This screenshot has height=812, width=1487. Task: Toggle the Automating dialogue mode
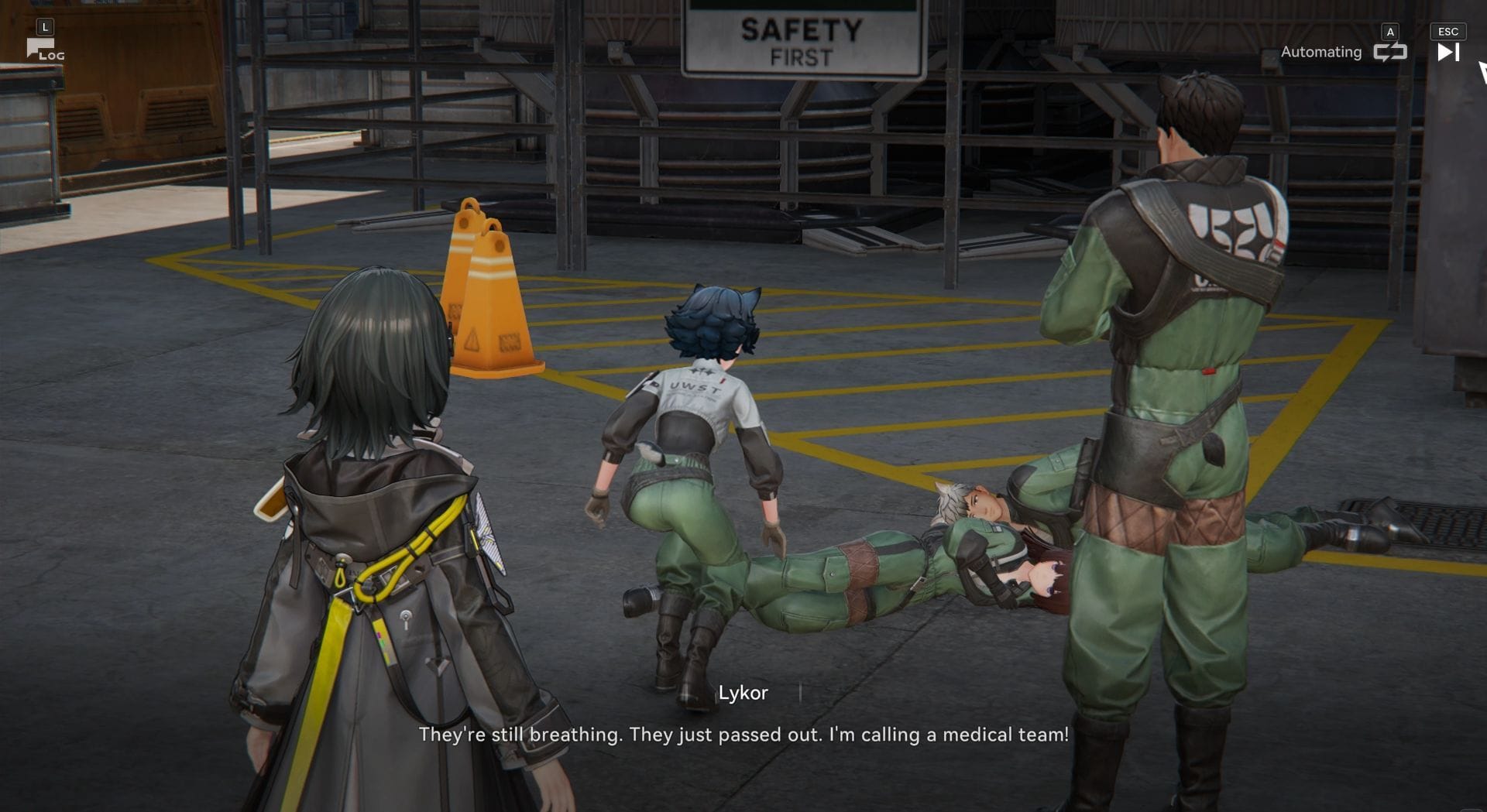pyautogui.click(x=1389, y=52)
